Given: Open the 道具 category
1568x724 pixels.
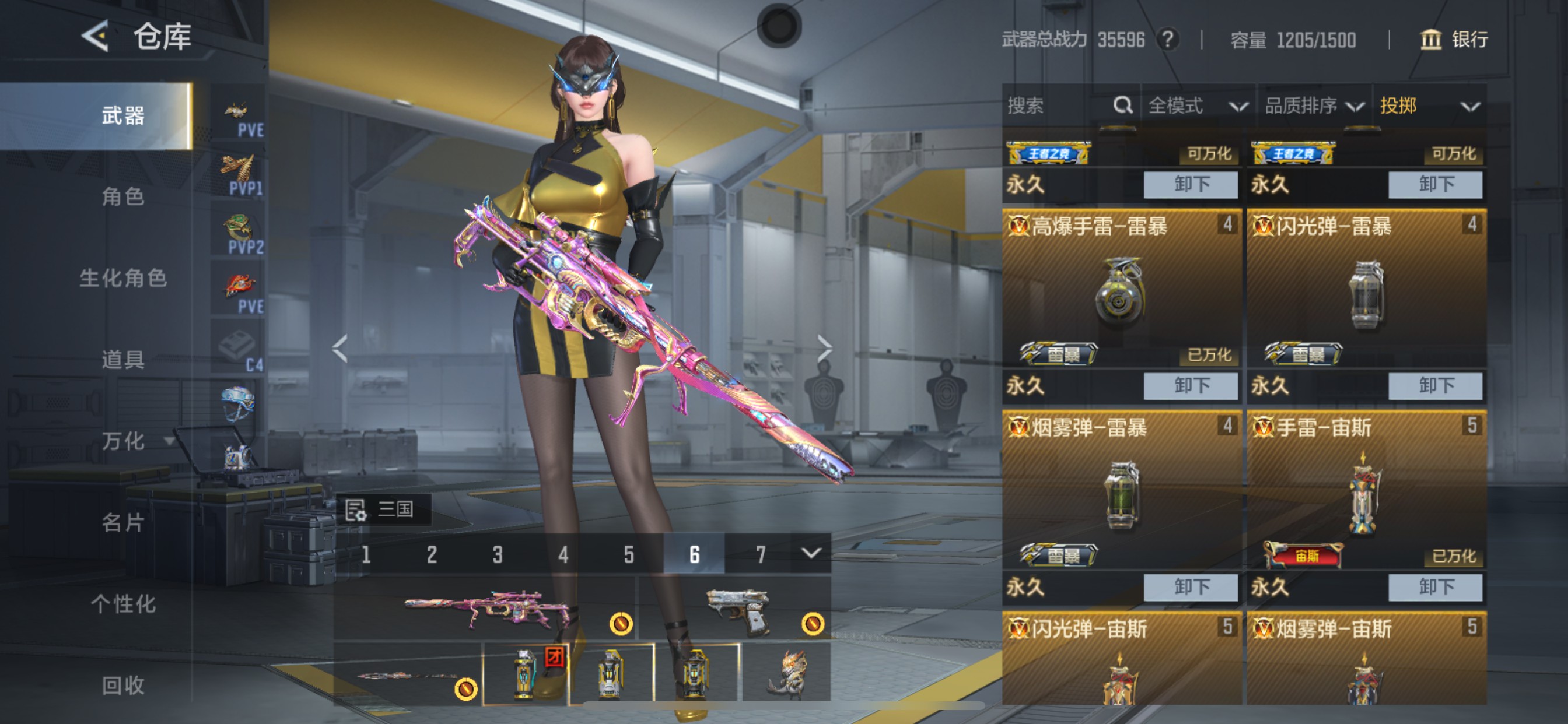Looking at the screenshot, I should click(123, 360).
